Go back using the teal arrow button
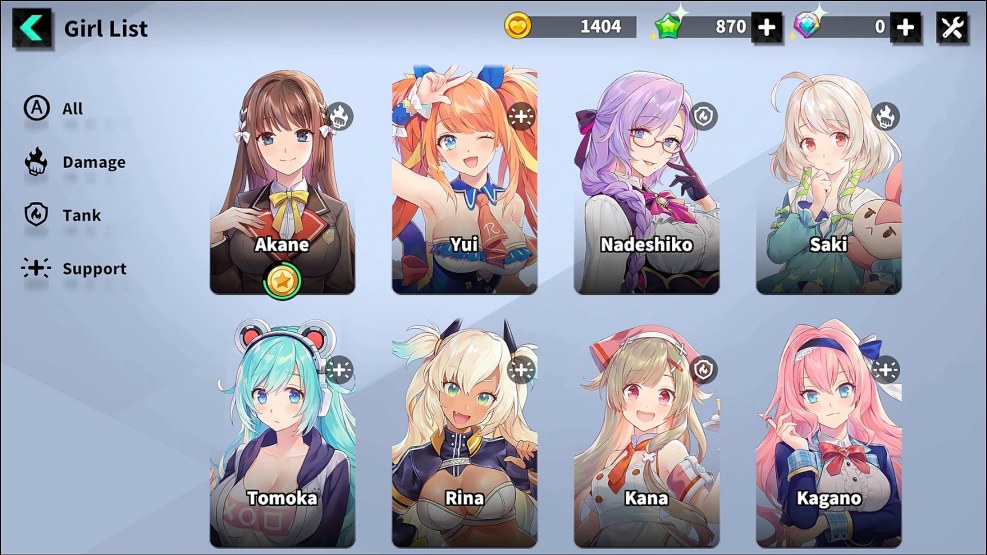The width and height of the screenshot is (987, 555). pos(33,28)
